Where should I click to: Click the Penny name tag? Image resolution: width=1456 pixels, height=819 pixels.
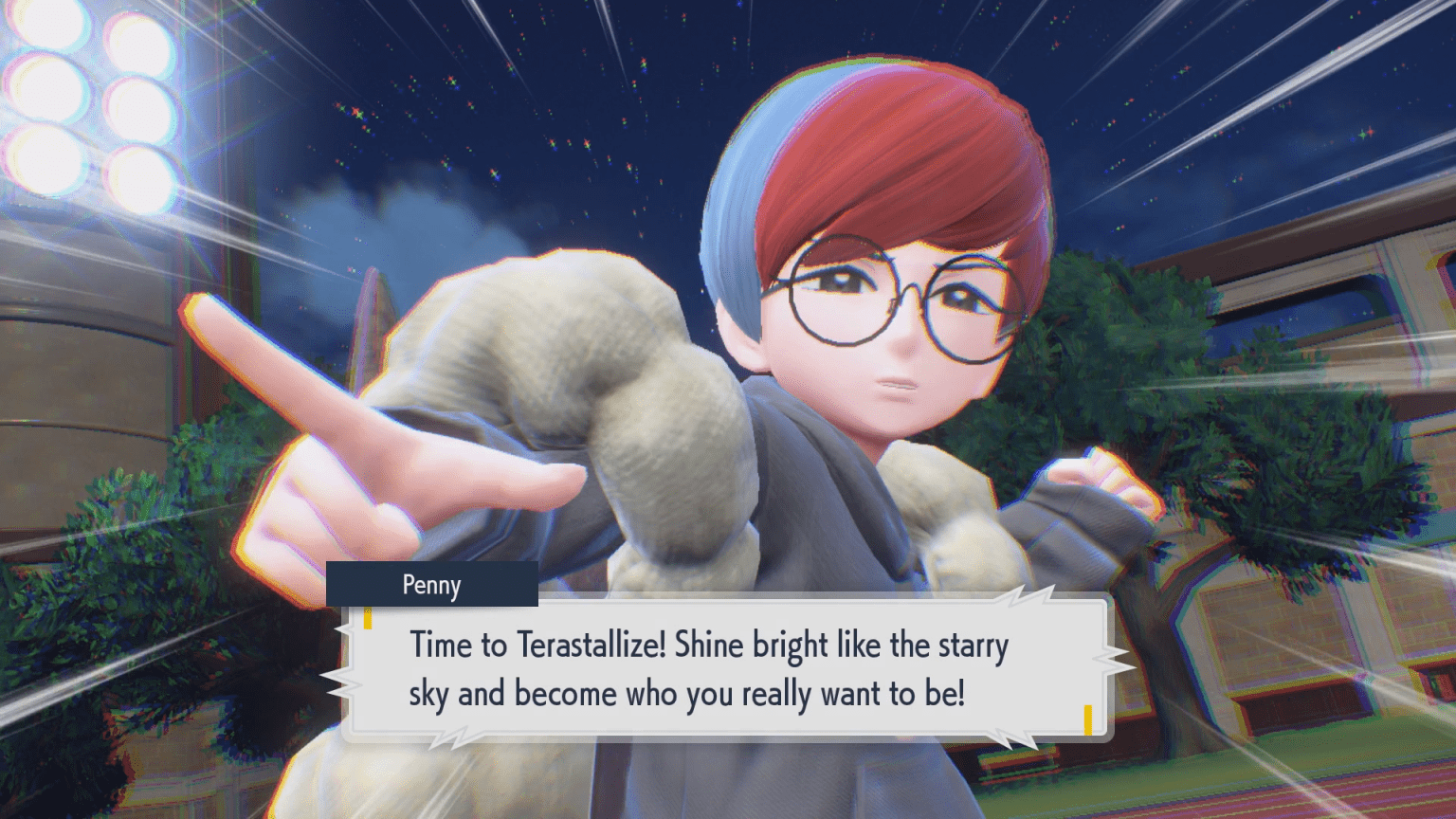(x=432, y=586)
